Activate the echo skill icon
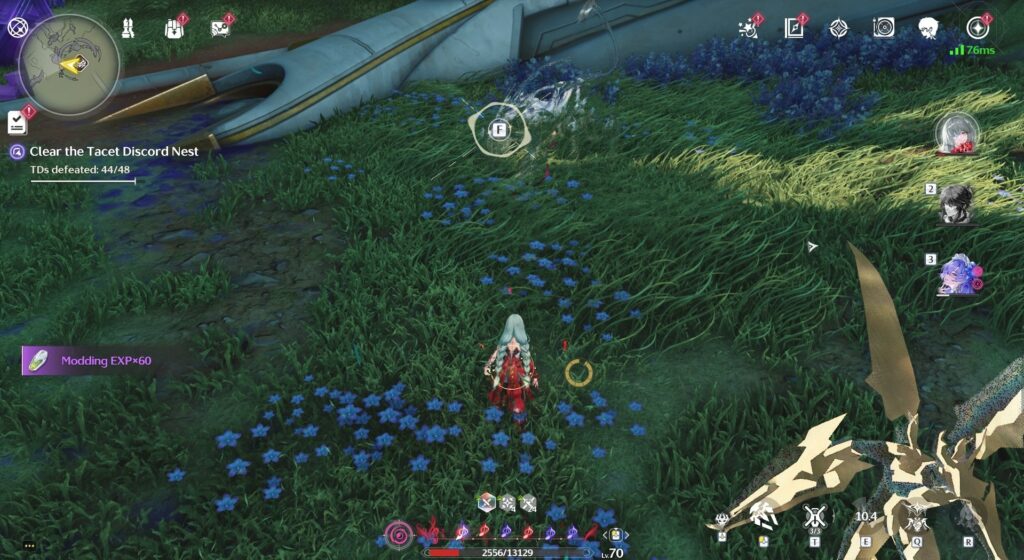 pos(916,518)
